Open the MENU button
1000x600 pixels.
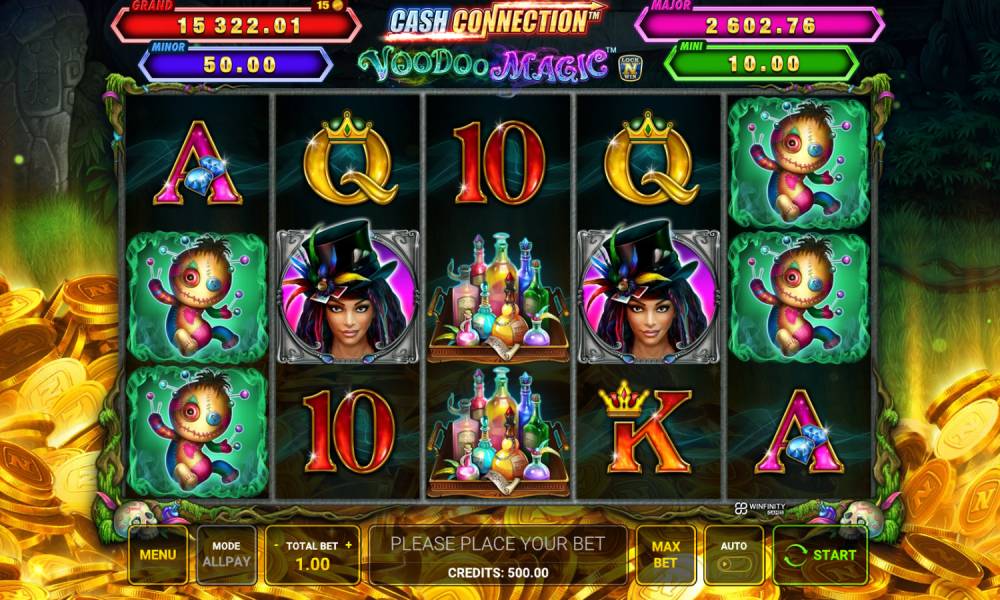(157, 554)
